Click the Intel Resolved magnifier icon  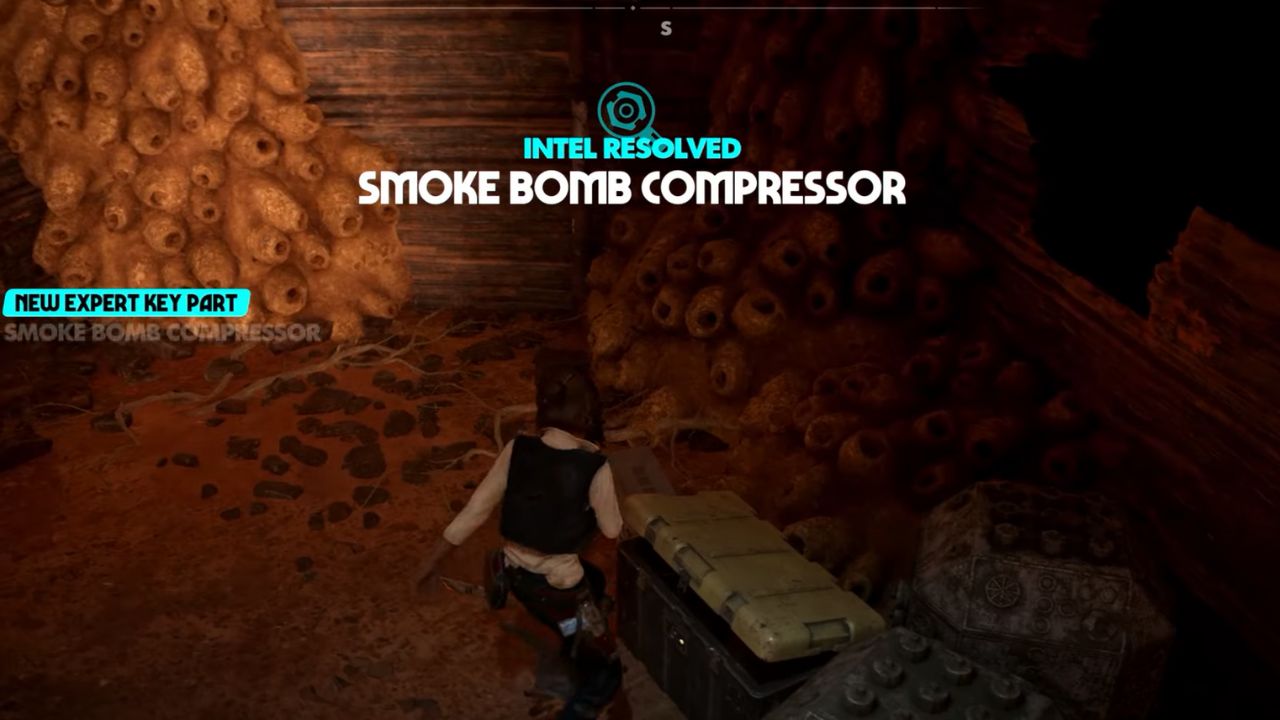[629, 109]
